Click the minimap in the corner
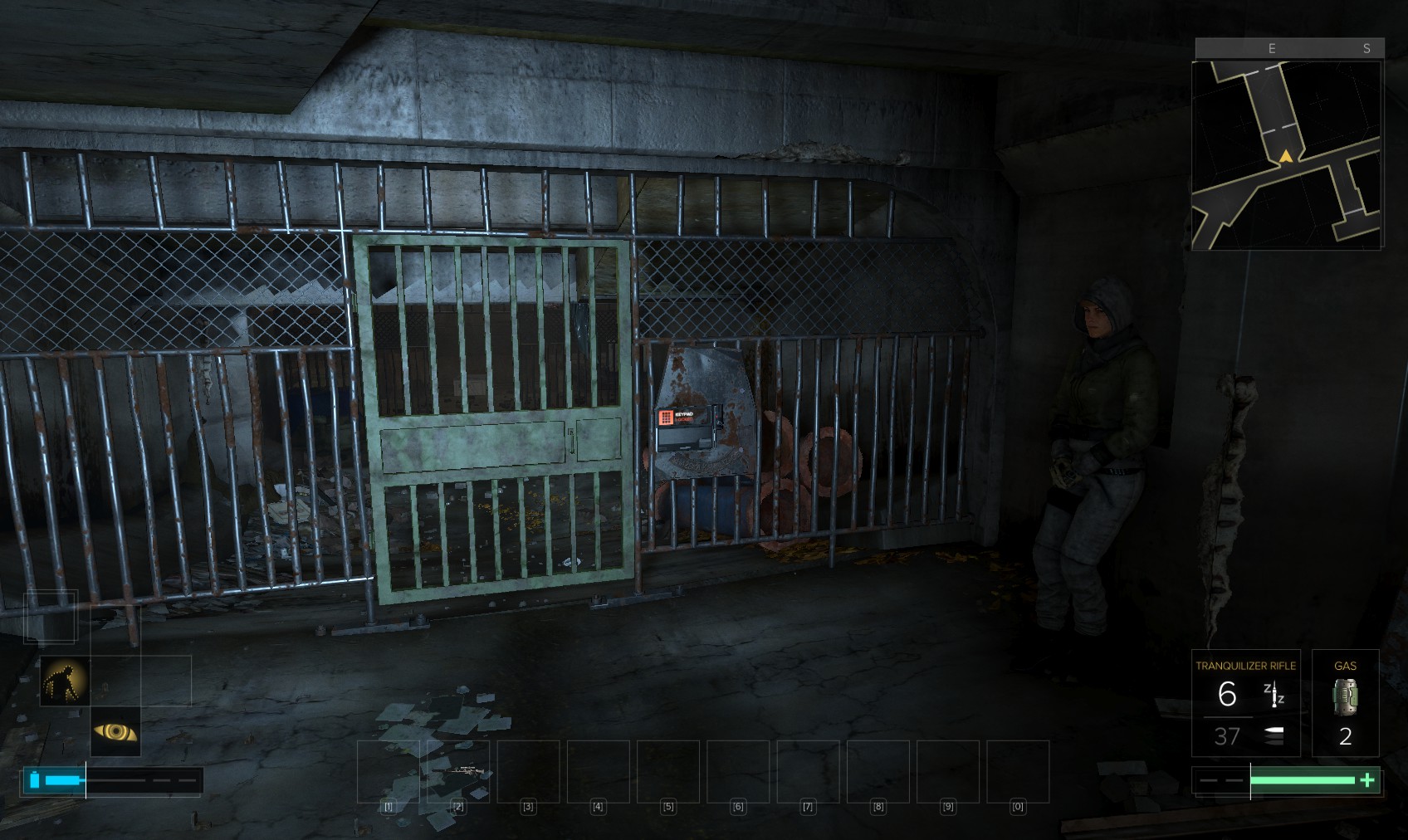 pos(1287,154)
